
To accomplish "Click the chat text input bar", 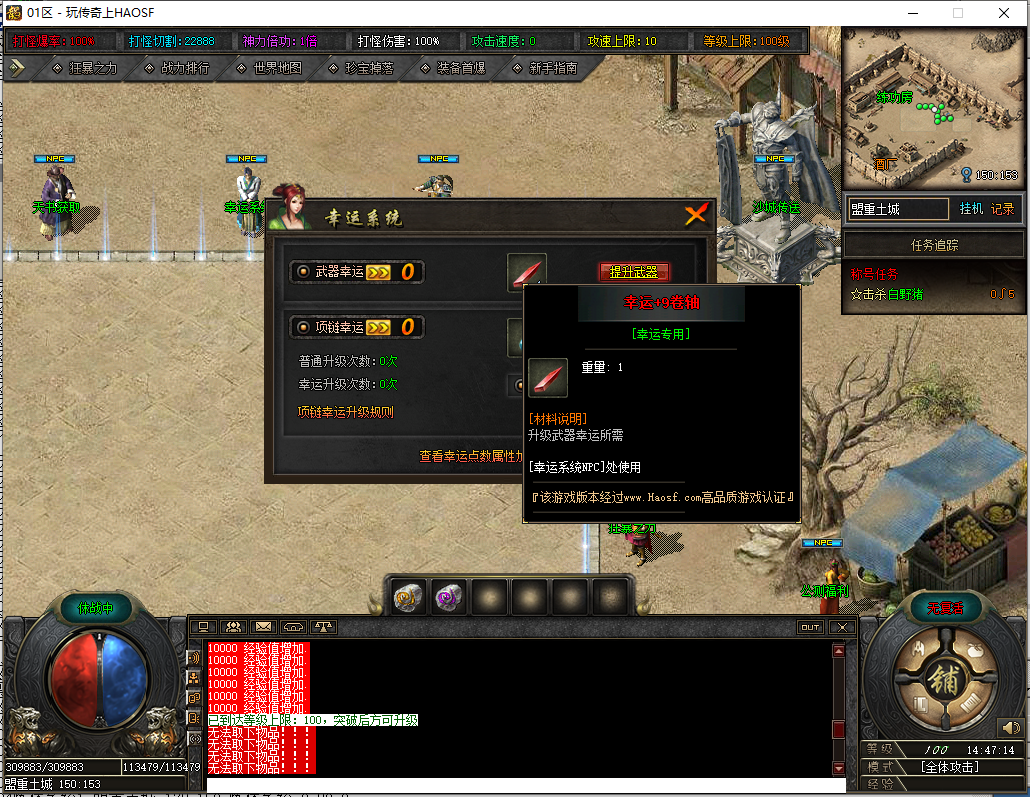I will (520, 784).
